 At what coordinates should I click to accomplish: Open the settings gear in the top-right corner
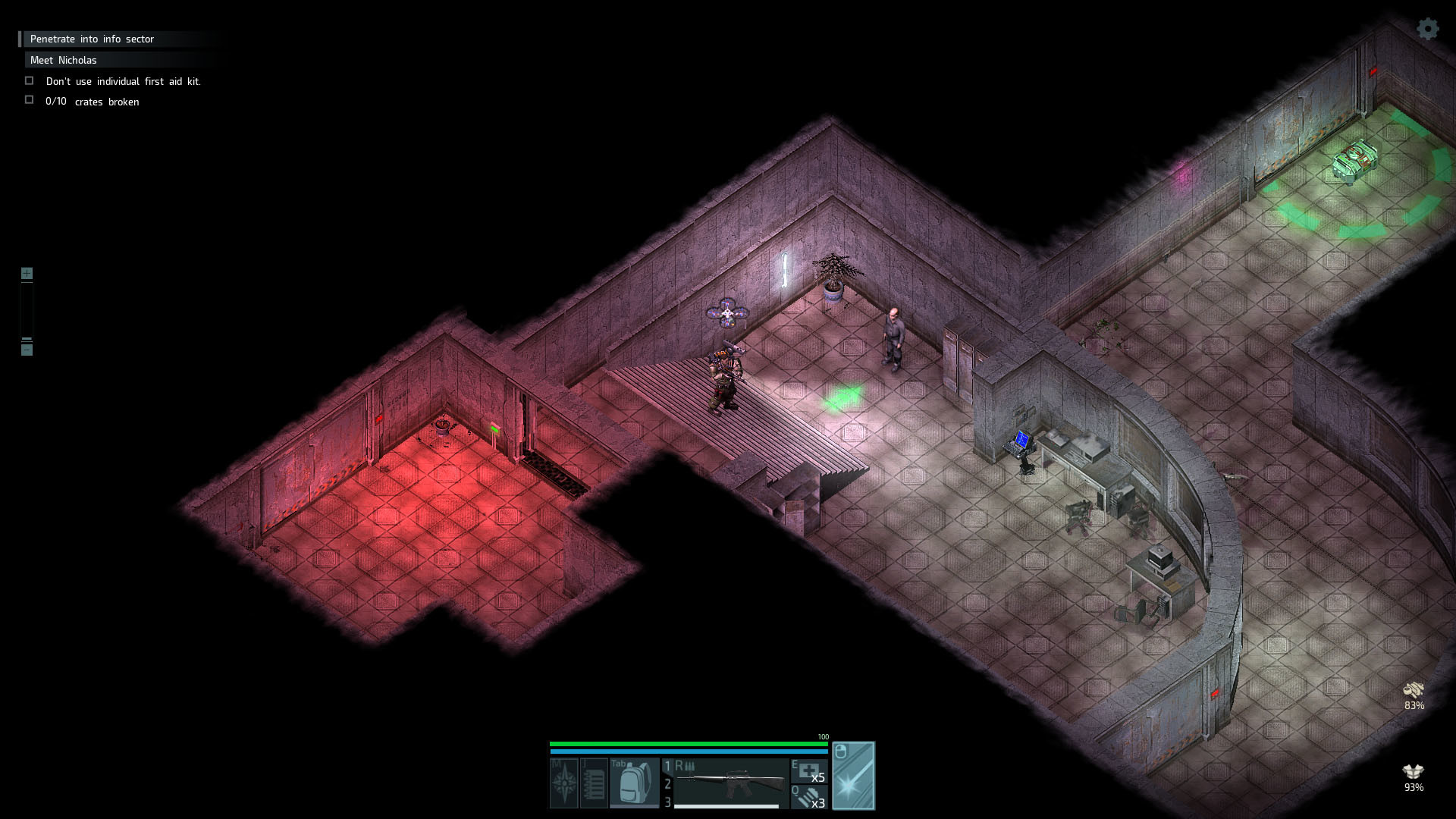pyautogui.click(x=1428, y=30)
